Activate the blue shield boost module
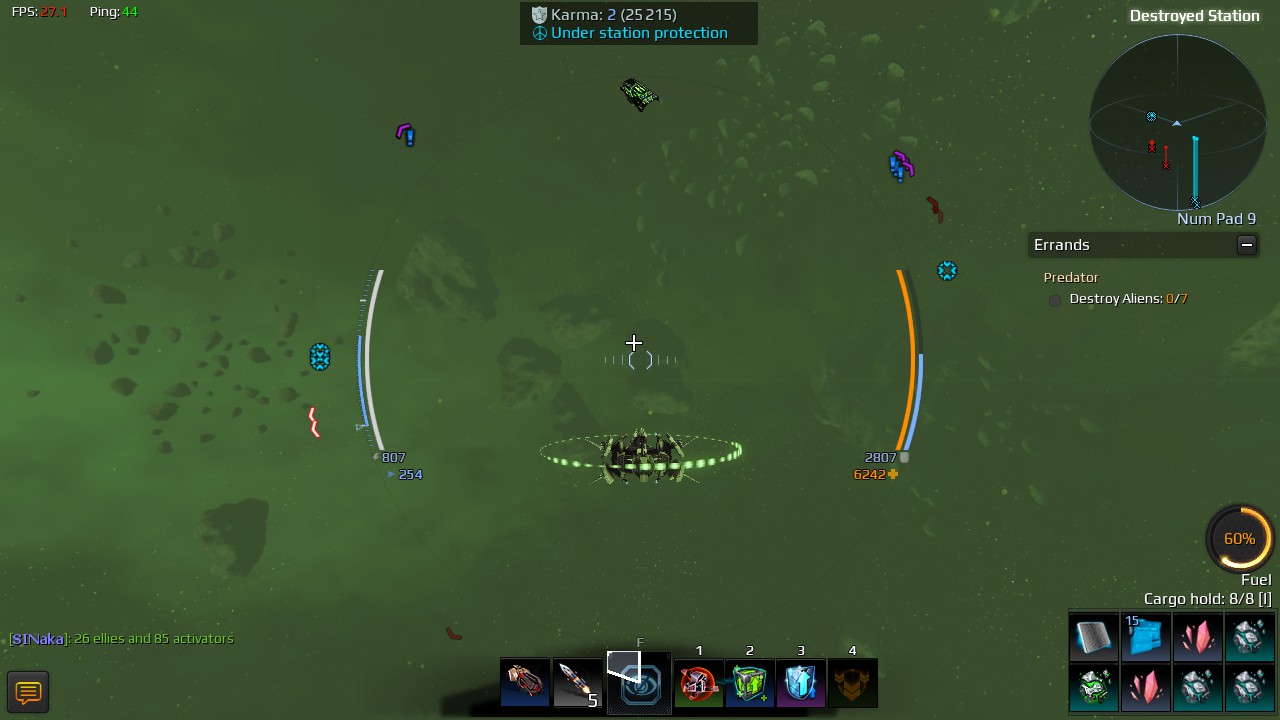1280x720 pixels. (801, 683)
